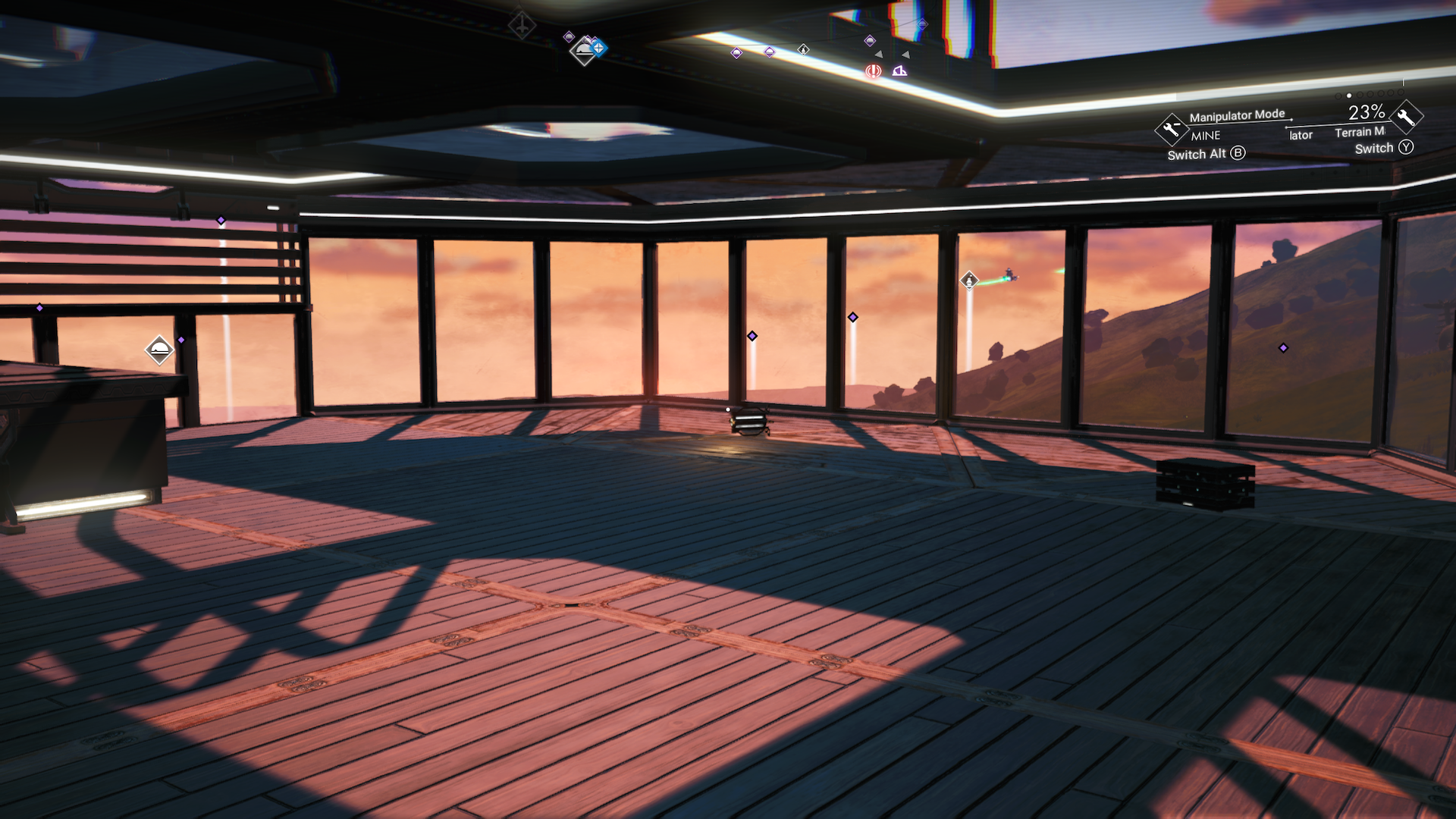Select the purple terrain slope marker icon
Screen dimensions: 1456x819
(x=899, y=72)
